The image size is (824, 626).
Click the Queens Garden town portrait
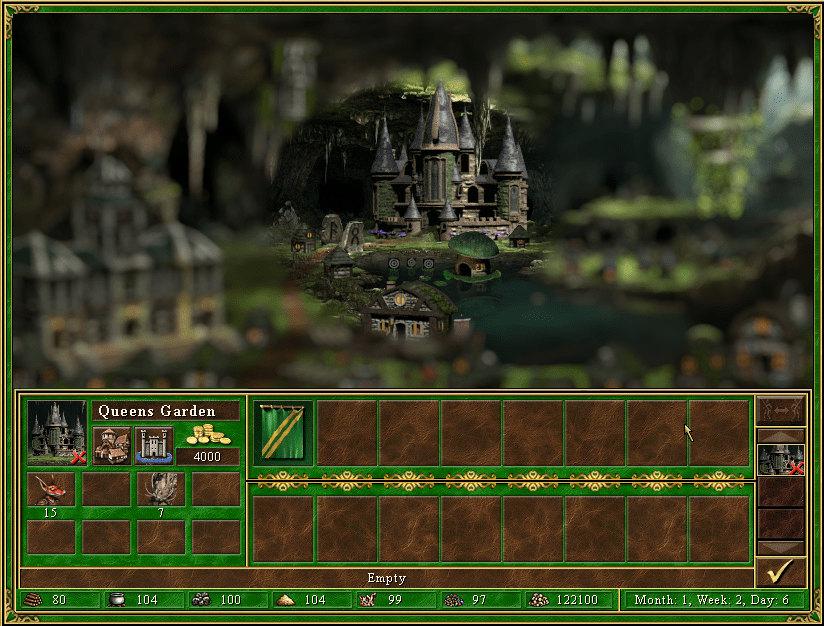point(57,432)
